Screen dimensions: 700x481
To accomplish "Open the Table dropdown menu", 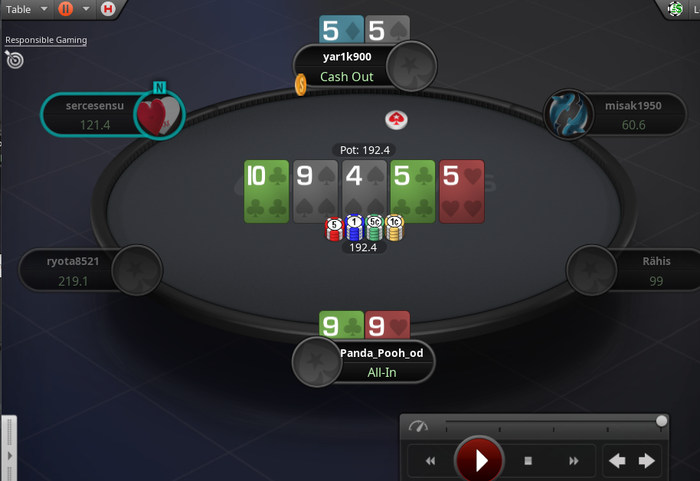I will pyautogui.click(x=24, y=9).
